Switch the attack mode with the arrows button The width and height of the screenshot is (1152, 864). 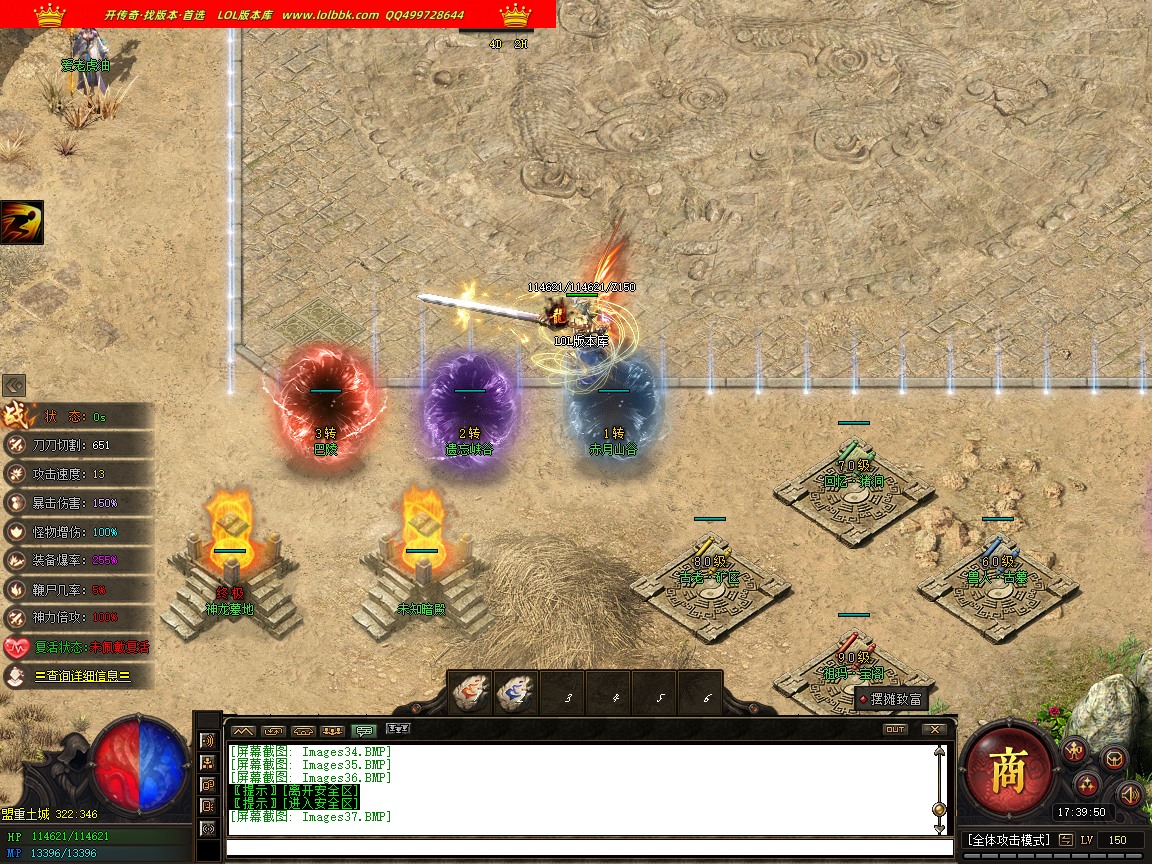pos(1066,839)
